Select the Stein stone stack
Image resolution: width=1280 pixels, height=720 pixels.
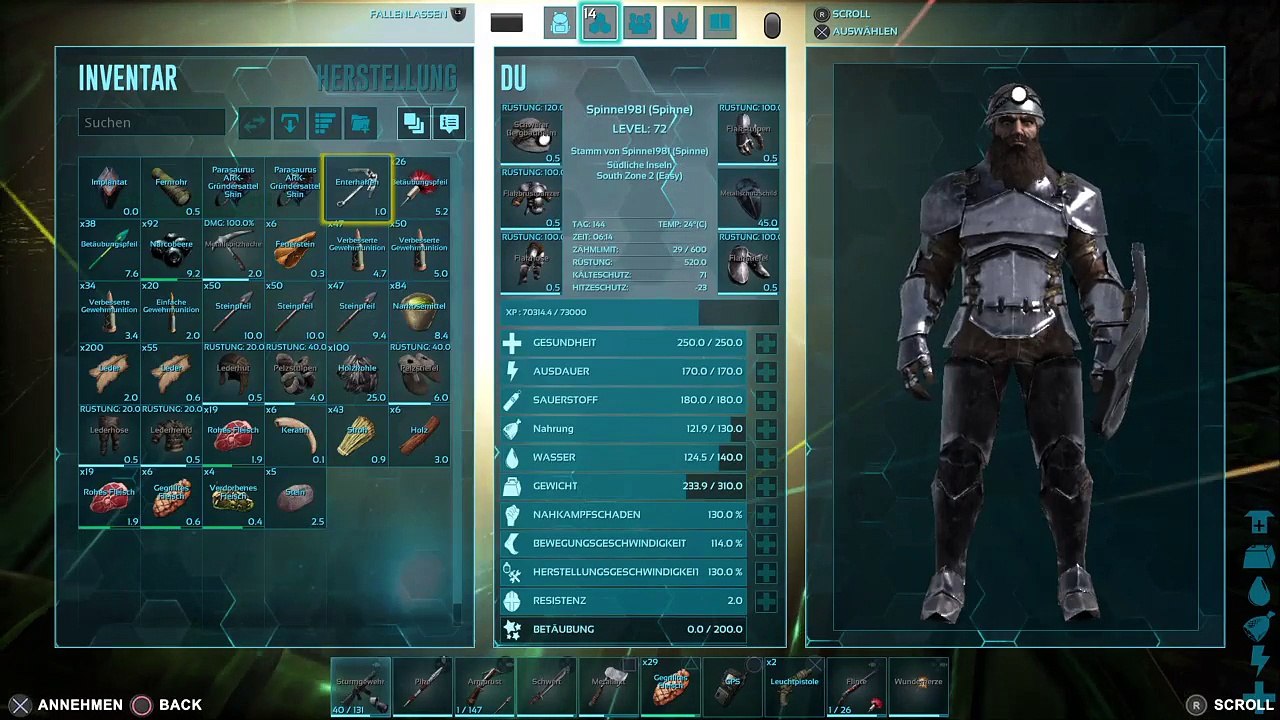click(x=295, y=498)
